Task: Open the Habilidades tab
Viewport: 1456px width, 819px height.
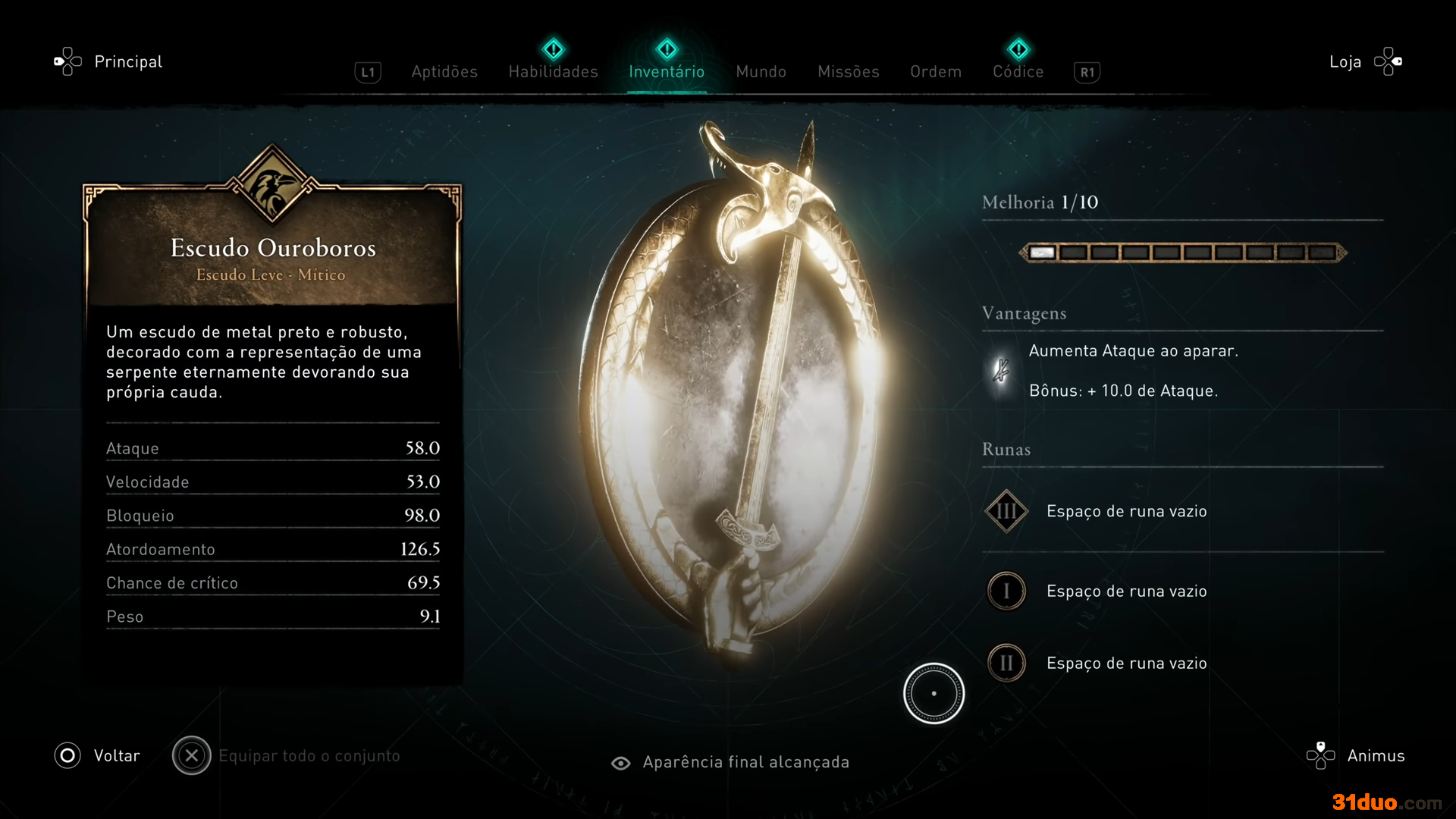Action: [x=553, y=71]
